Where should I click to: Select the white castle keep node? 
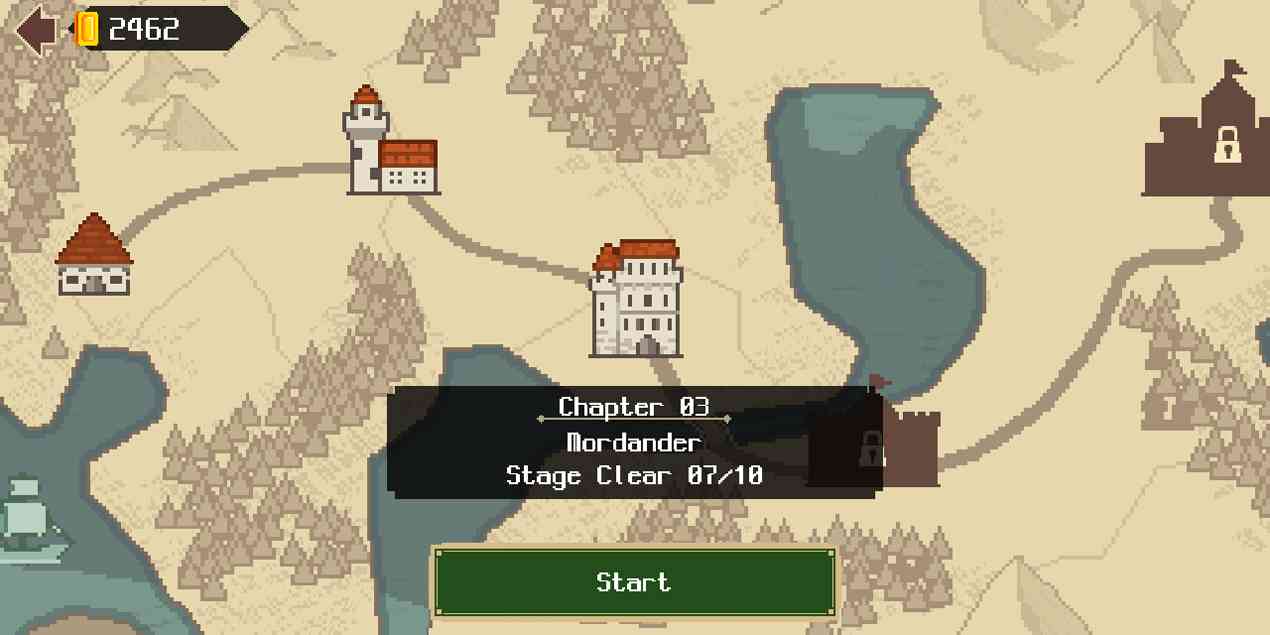pyautogui.click(x=637, y=300)
